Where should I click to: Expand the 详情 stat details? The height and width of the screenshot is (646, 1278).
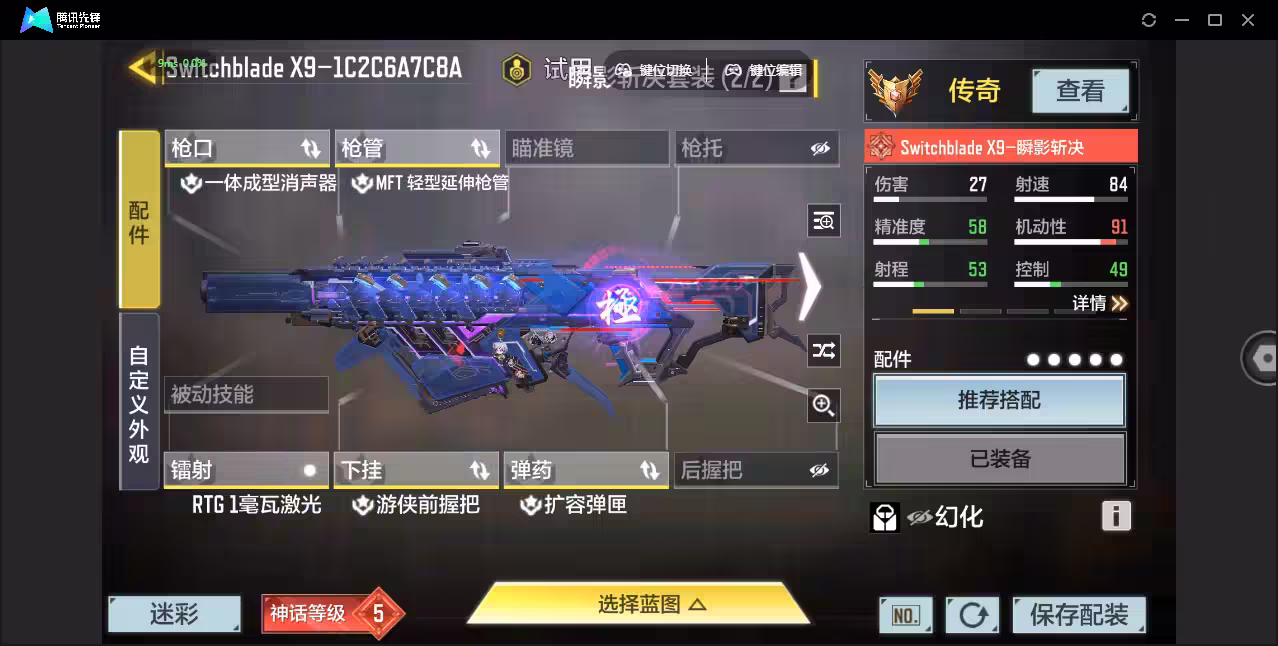(1100, 303)
